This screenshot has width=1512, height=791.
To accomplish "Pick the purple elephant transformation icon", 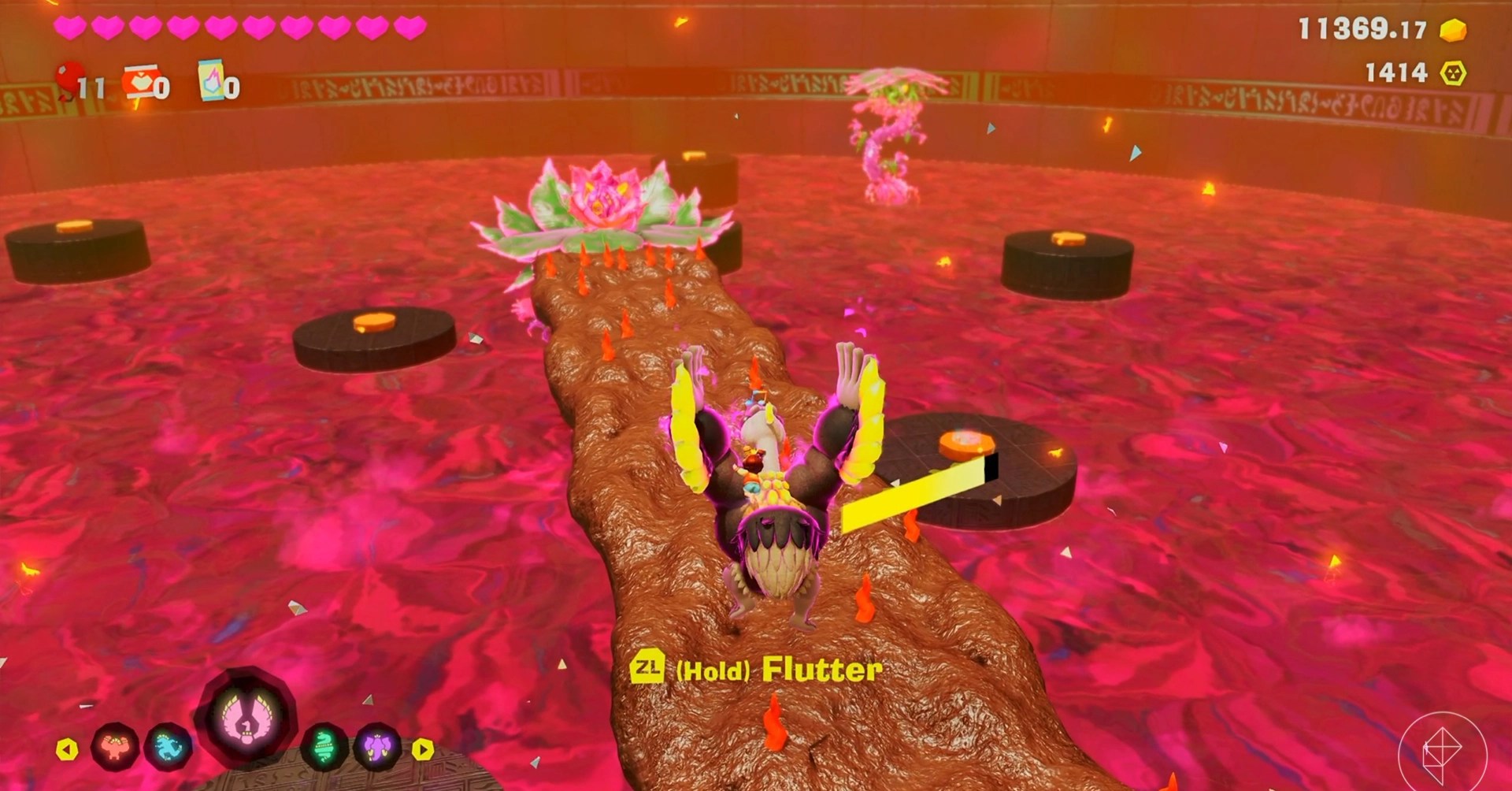I will (x=377, y=746).
